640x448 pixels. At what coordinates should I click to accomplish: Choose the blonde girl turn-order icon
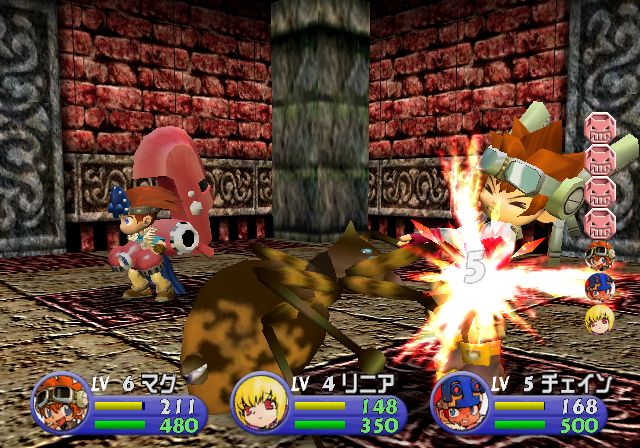point(598,319)
